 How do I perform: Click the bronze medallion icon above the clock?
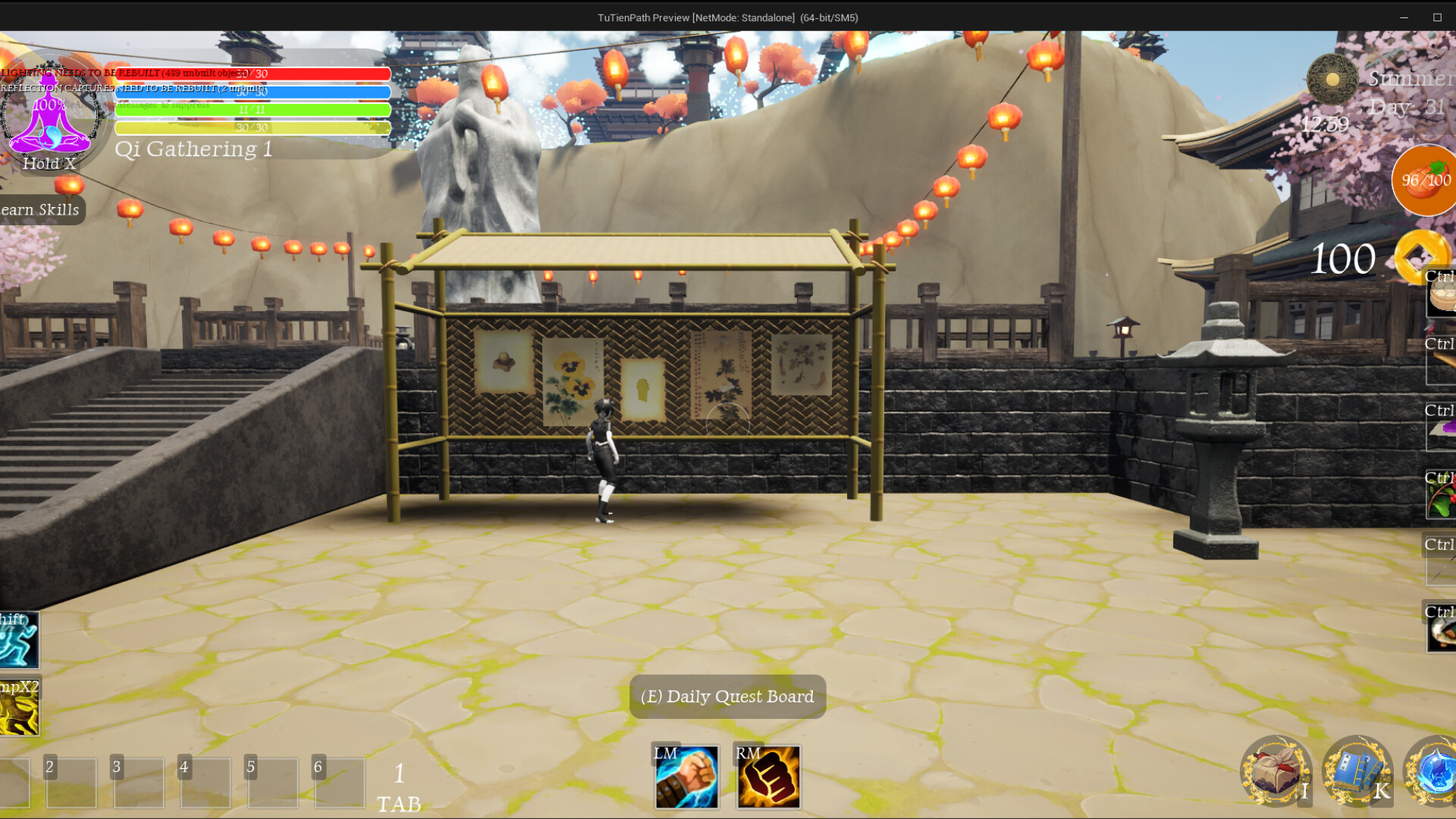point(1331,78)
